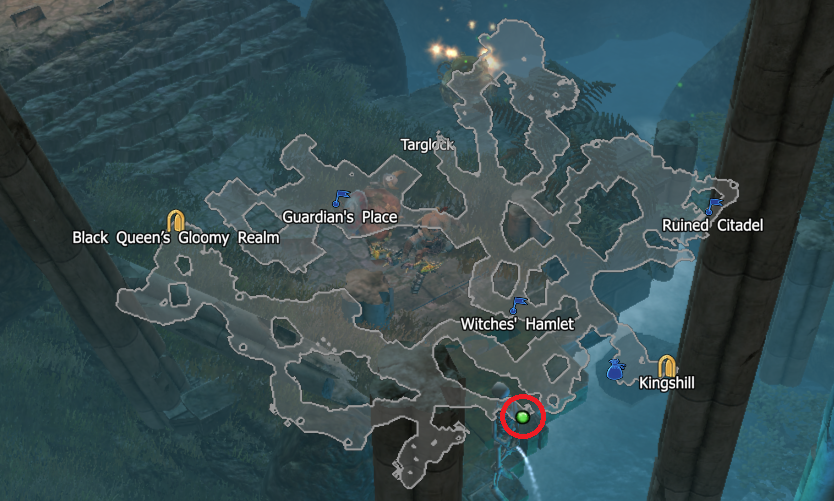Click the Kingshill portal arch icon
The width and height of the screenshot is (834, 501).
[667, 366]
